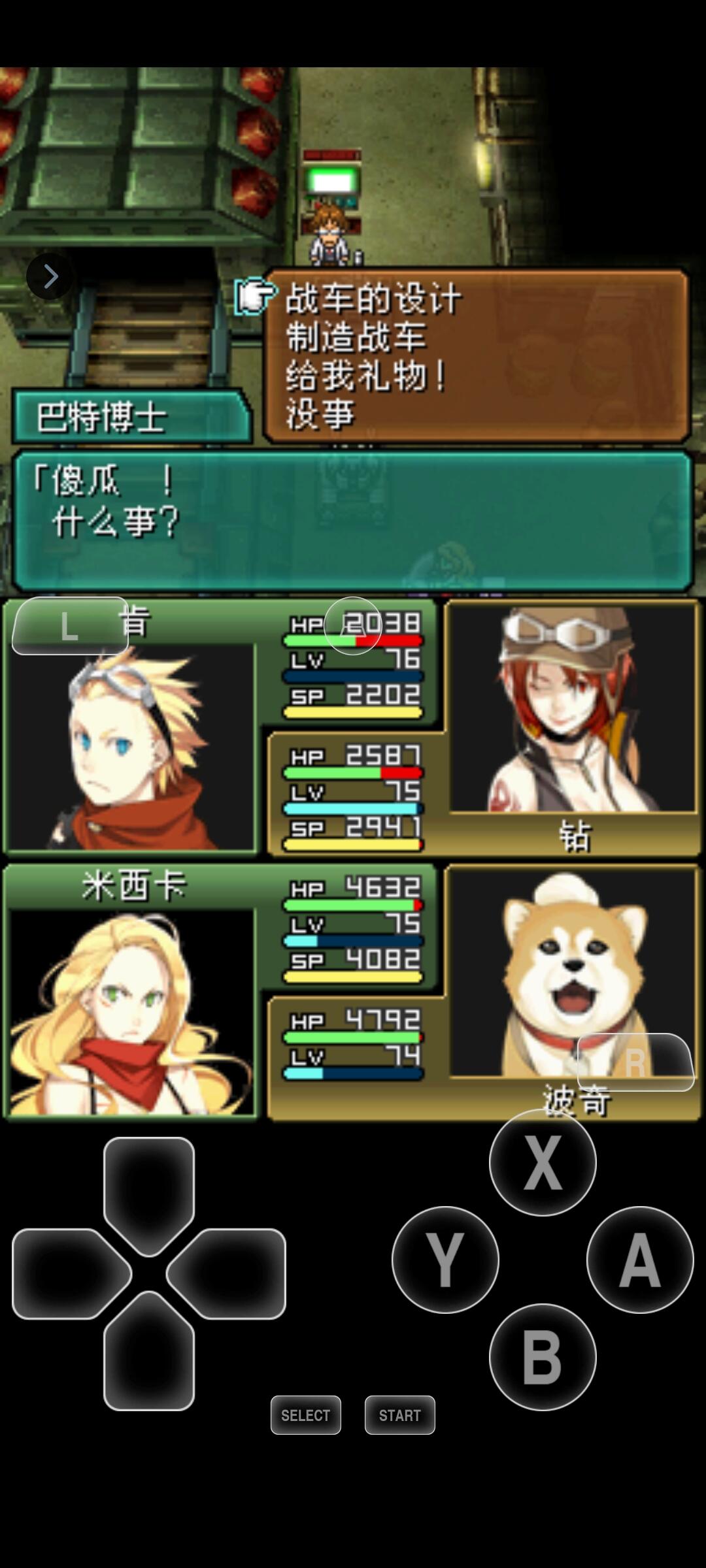Select 米西卡's blonde character portrait

coord(131,1011)
